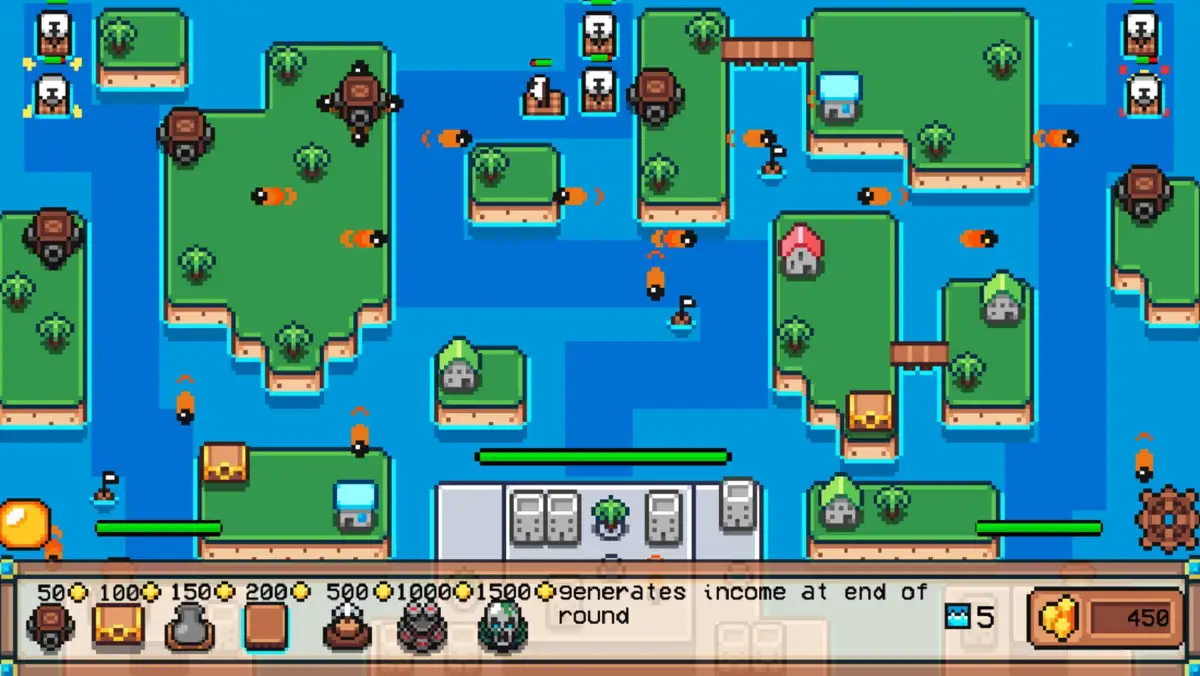Buy the 1000-gold red-eyed robot tower

tap(423, 627)
